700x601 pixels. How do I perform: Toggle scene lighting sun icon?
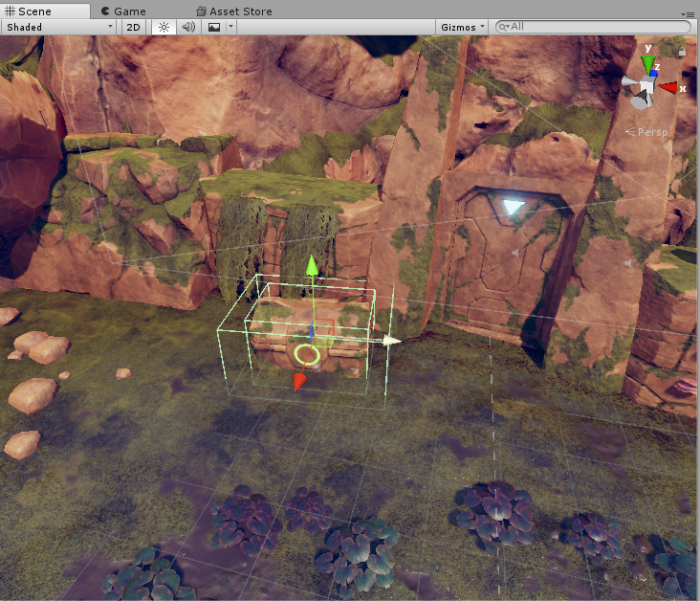click(x=163, y=27)
